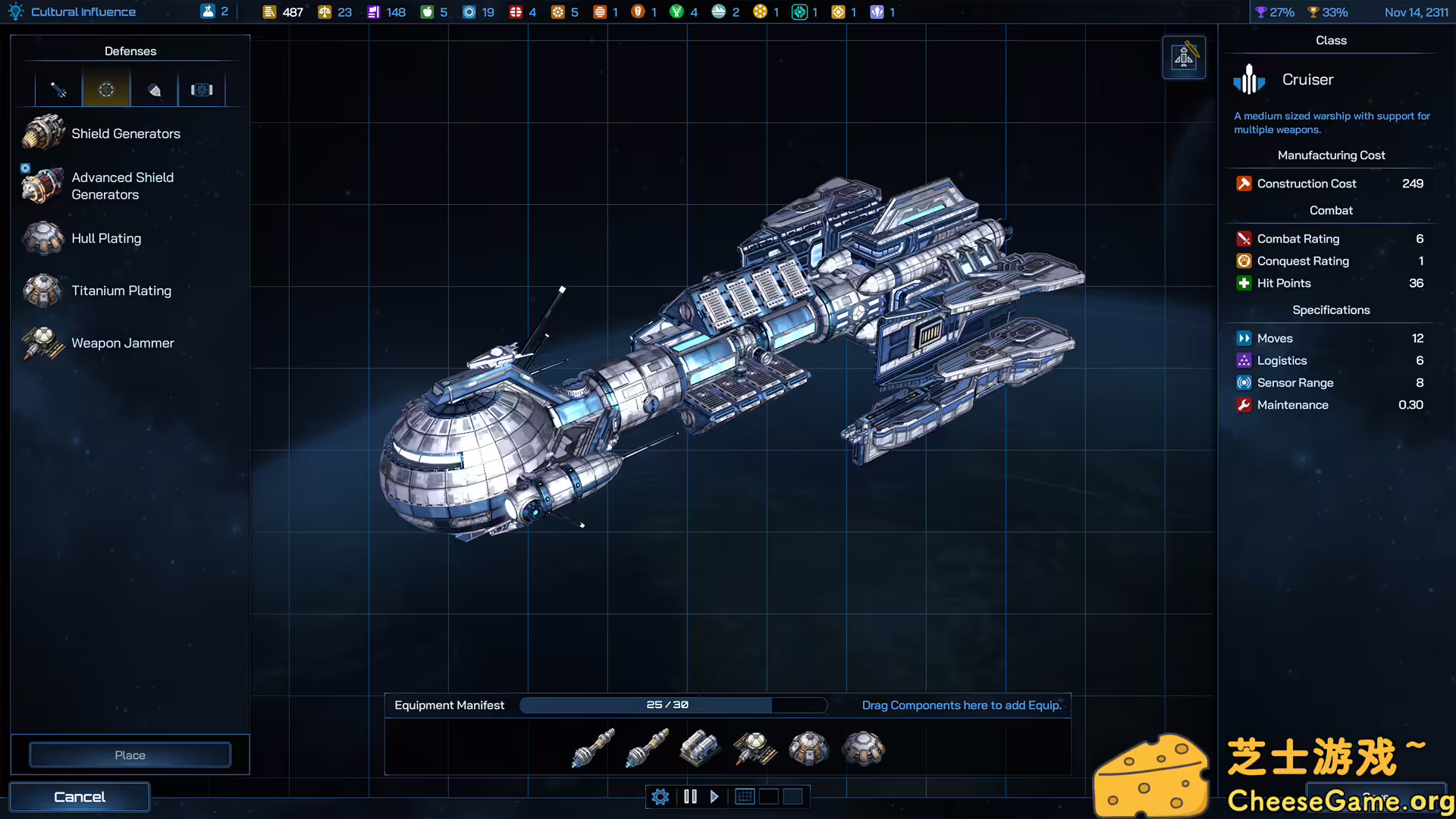Resume ship rotation with play button

tap(714, 796)
